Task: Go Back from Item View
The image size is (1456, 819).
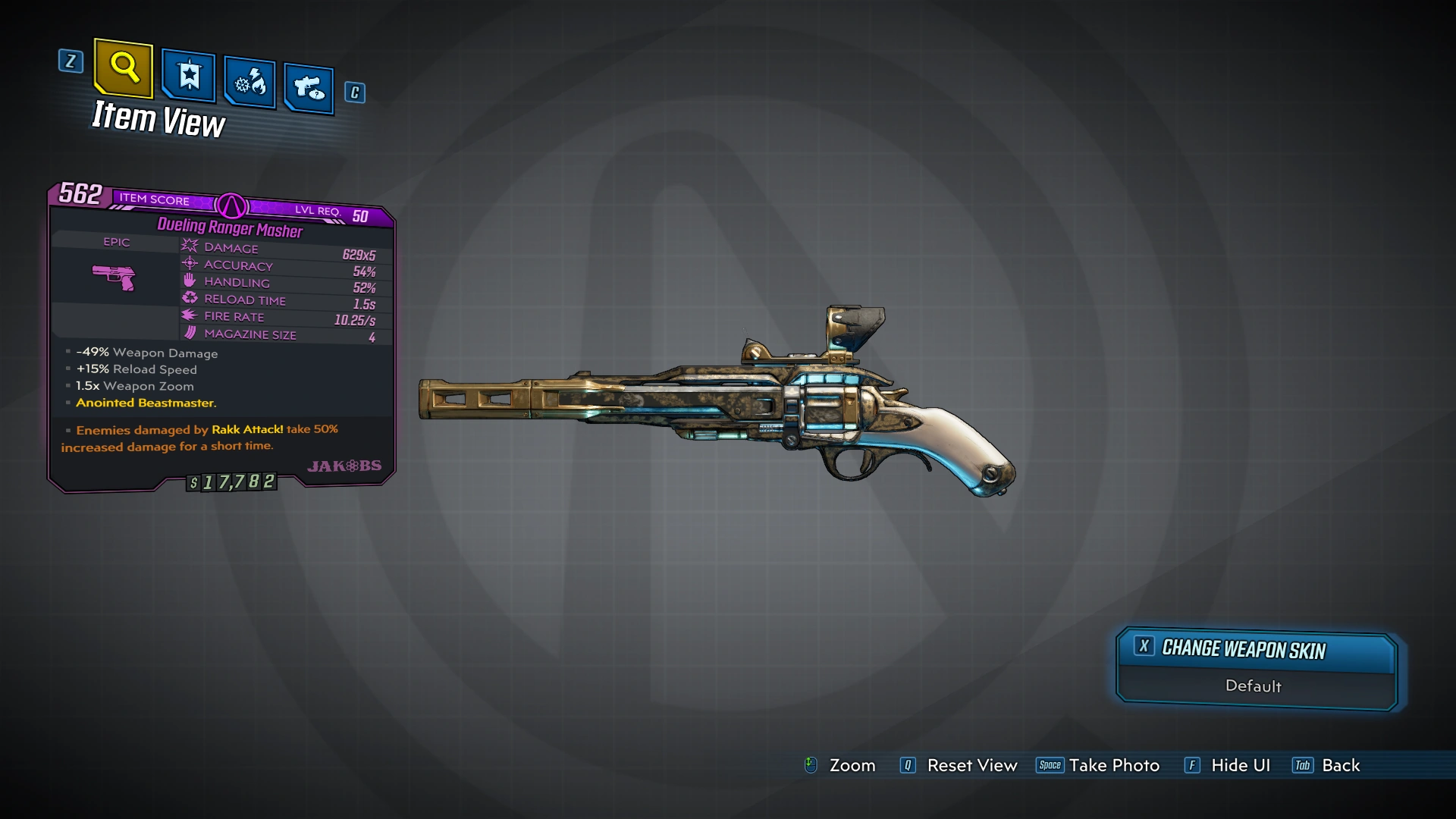Action: tap(1327, 765)
